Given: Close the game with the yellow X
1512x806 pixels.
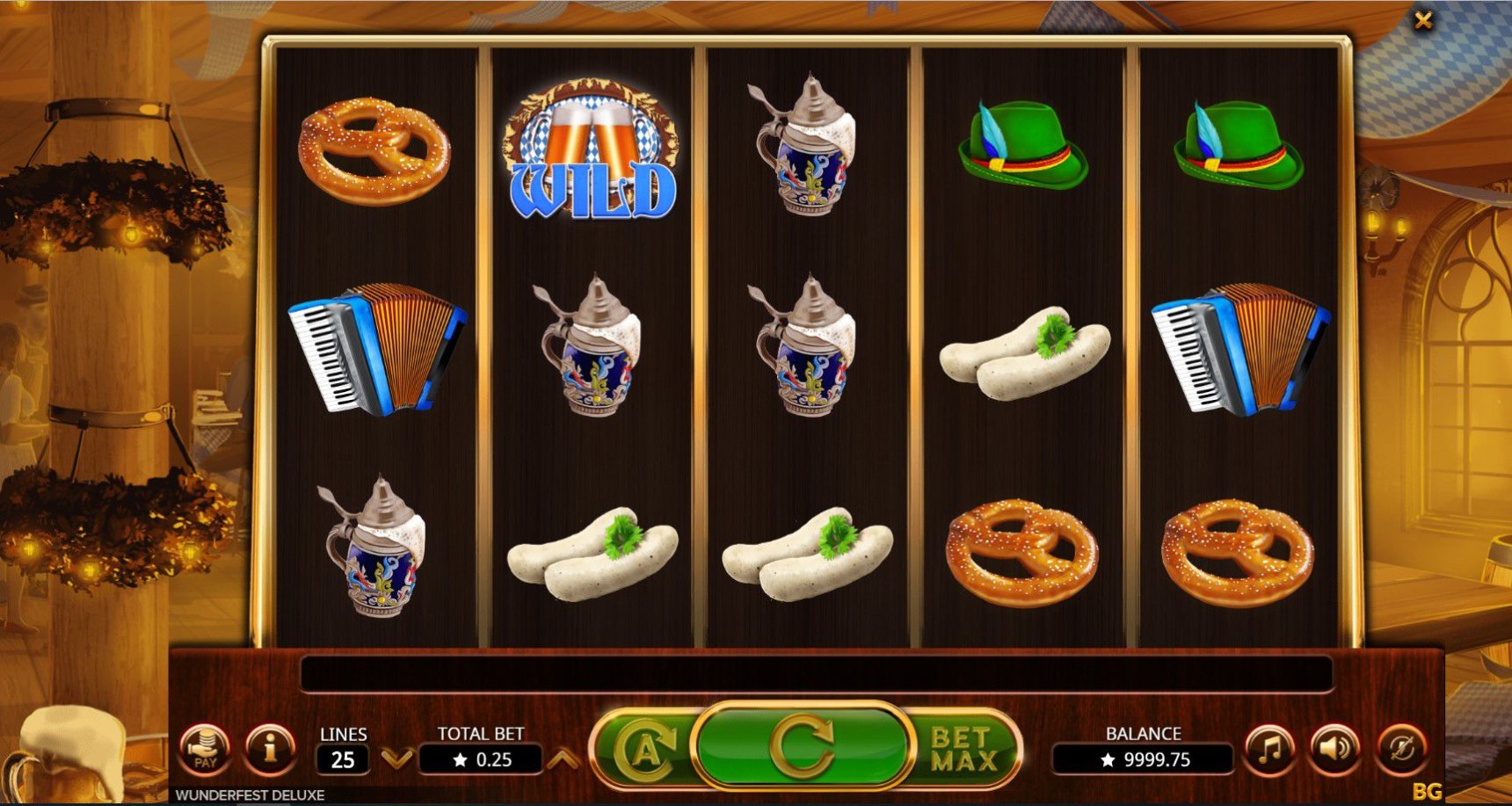Looking at the screenshot, I should (1423, 20).
